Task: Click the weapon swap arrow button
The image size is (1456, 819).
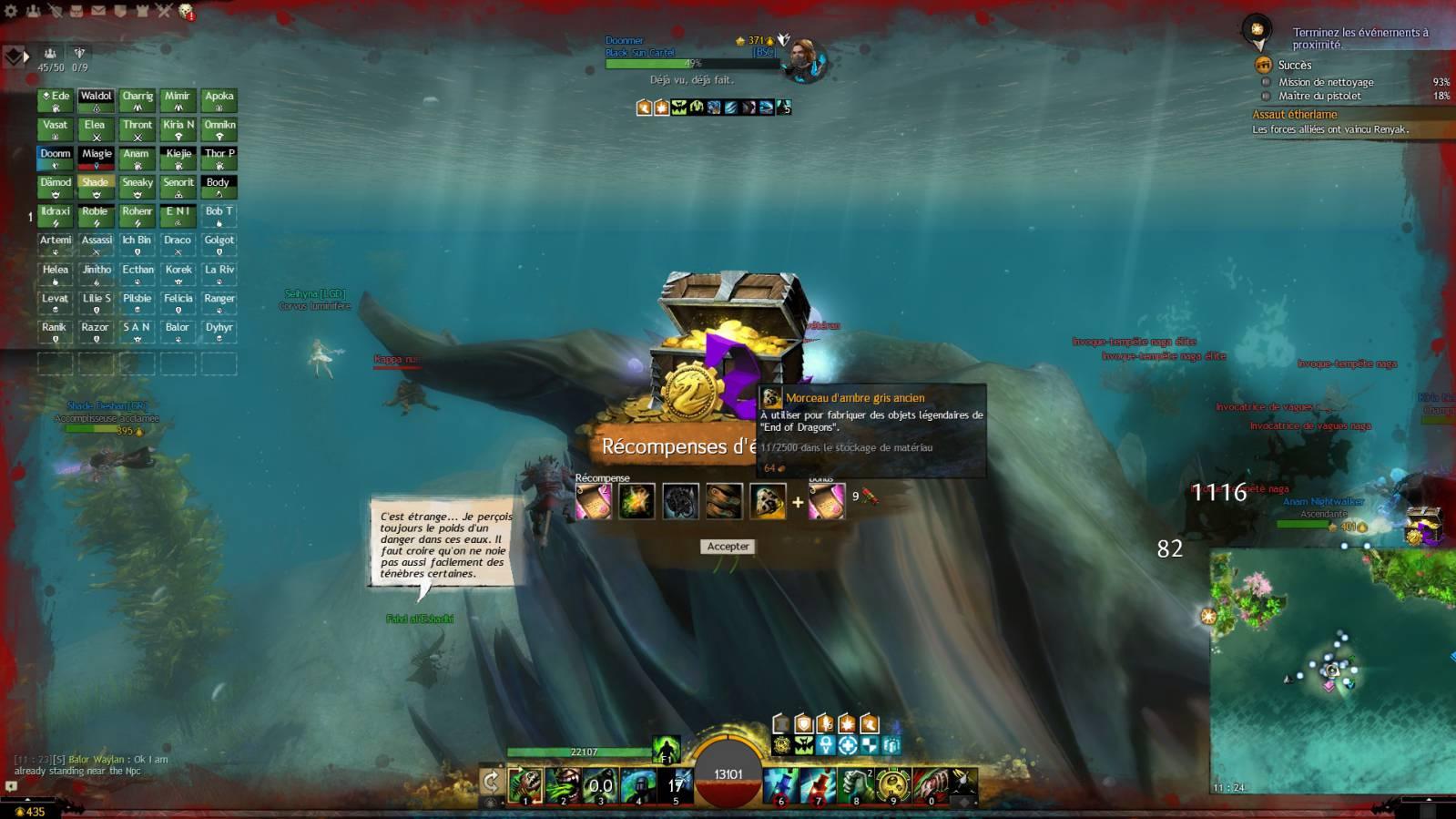Action: coord(491,781)
